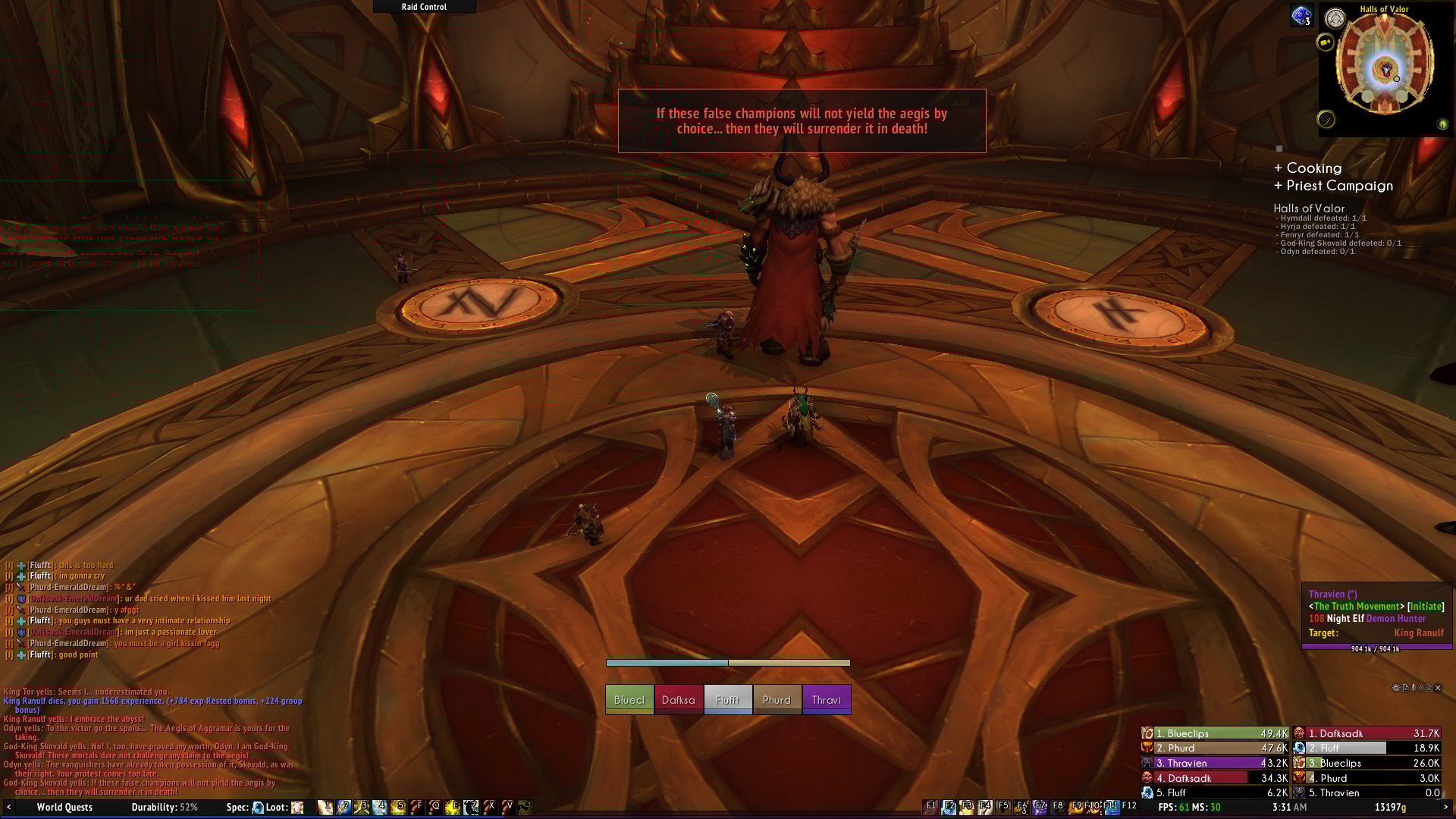Viewport: 1456px width, 819px height.
Task: Collapse the bottom bar with left arrow
Action: [8, 808]
